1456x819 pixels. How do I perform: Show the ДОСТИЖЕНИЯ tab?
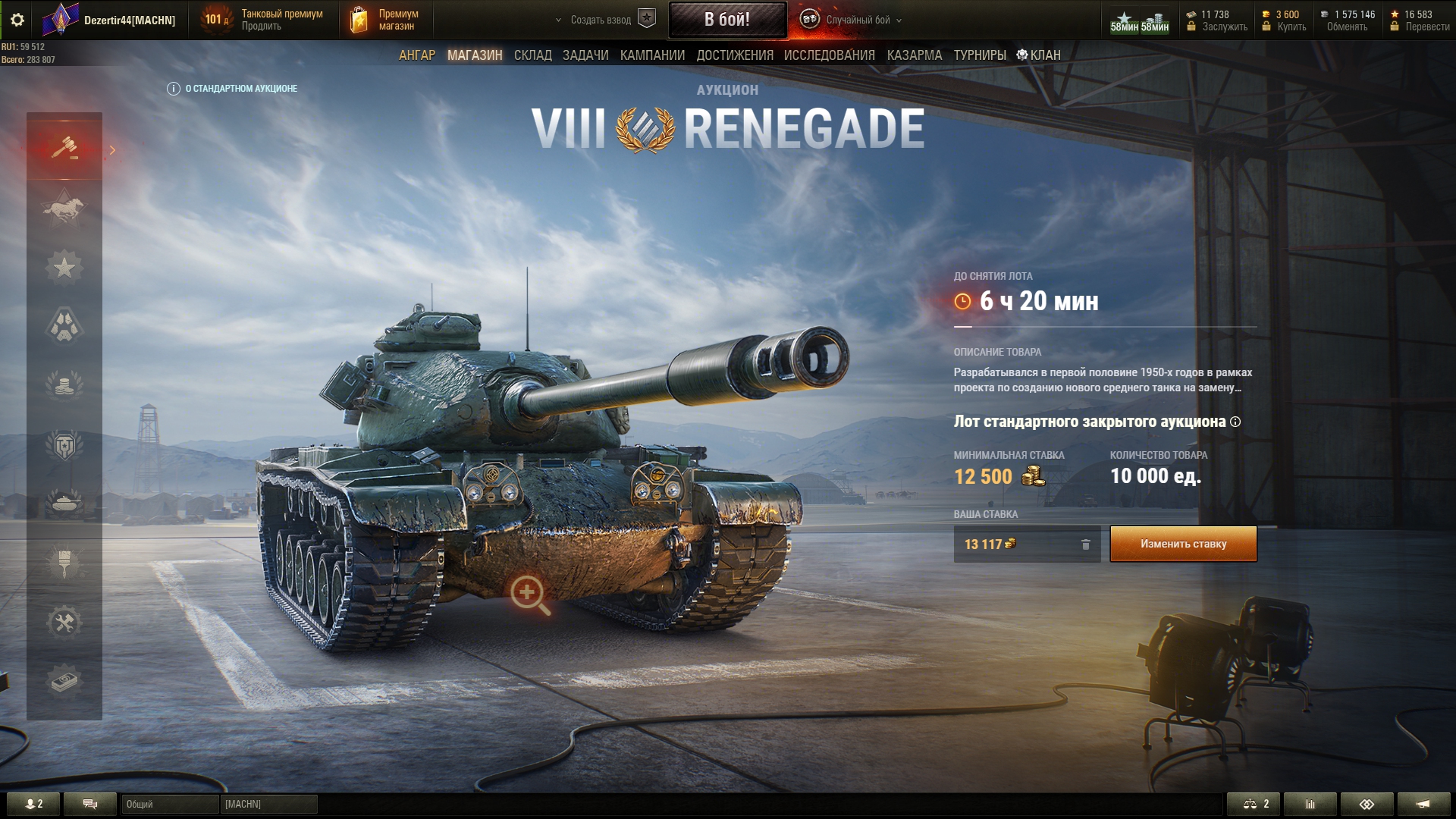click(x=735, y=55)
